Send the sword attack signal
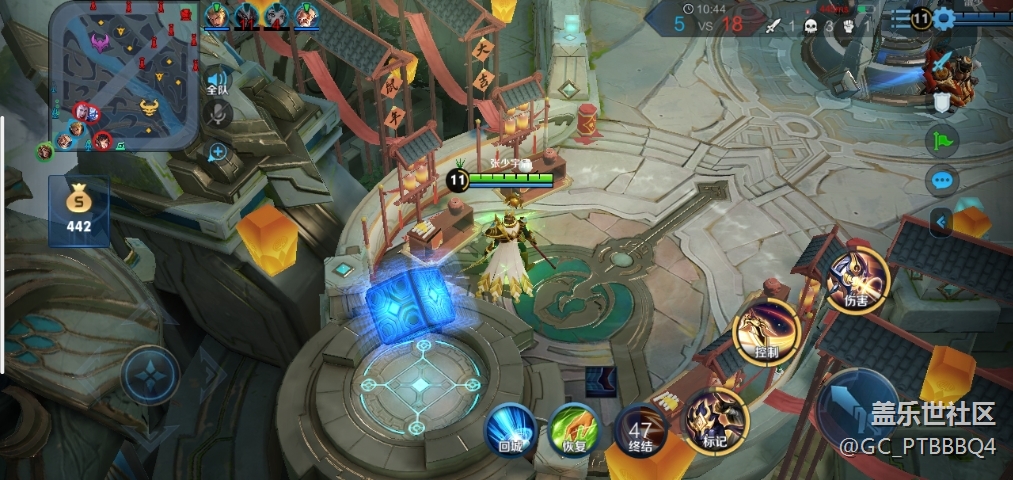 pos(942,63)
